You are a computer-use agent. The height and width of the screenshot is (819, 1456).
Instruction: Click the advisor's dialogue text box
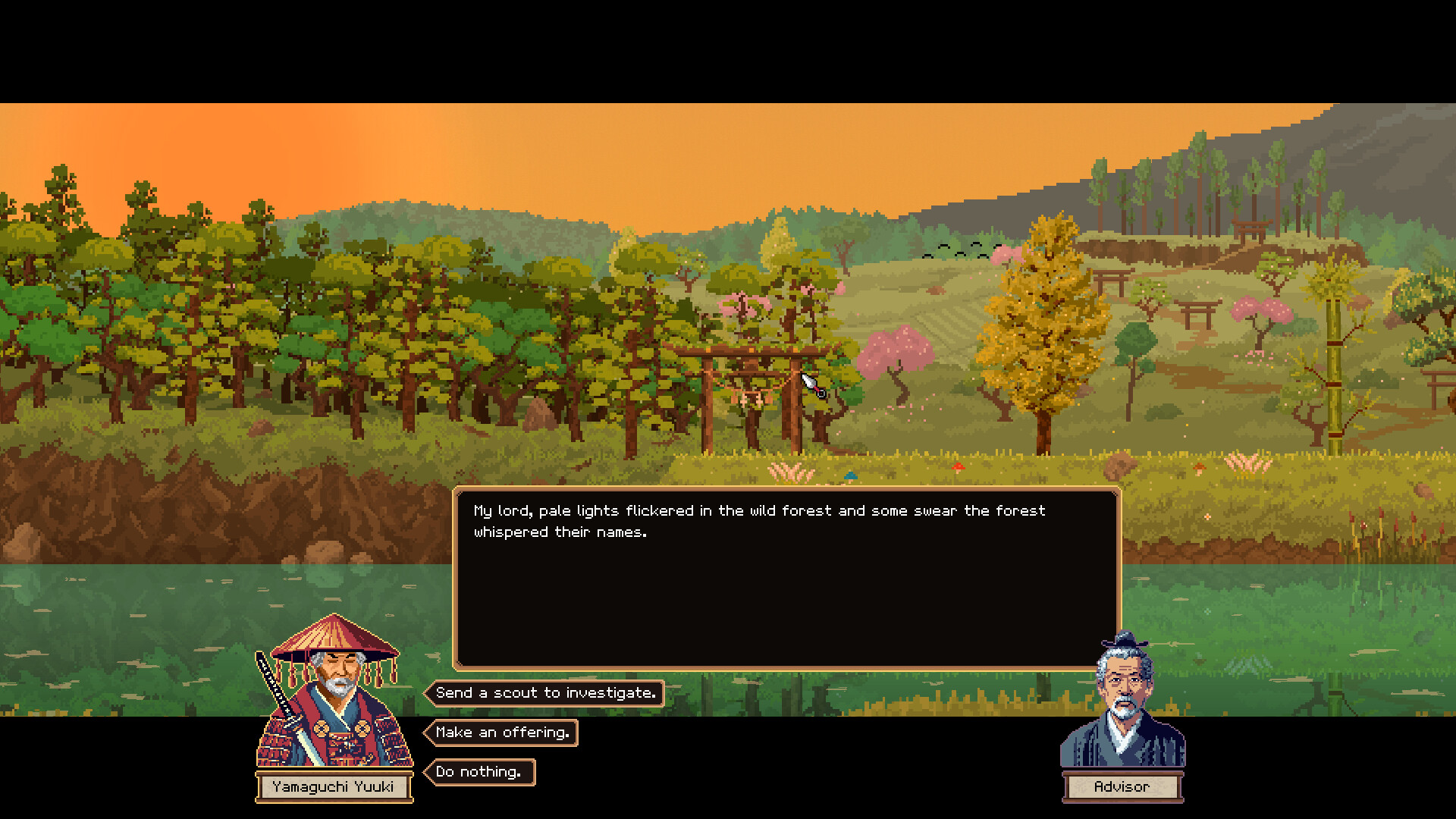pyautogui.click(x=785, y=576)
